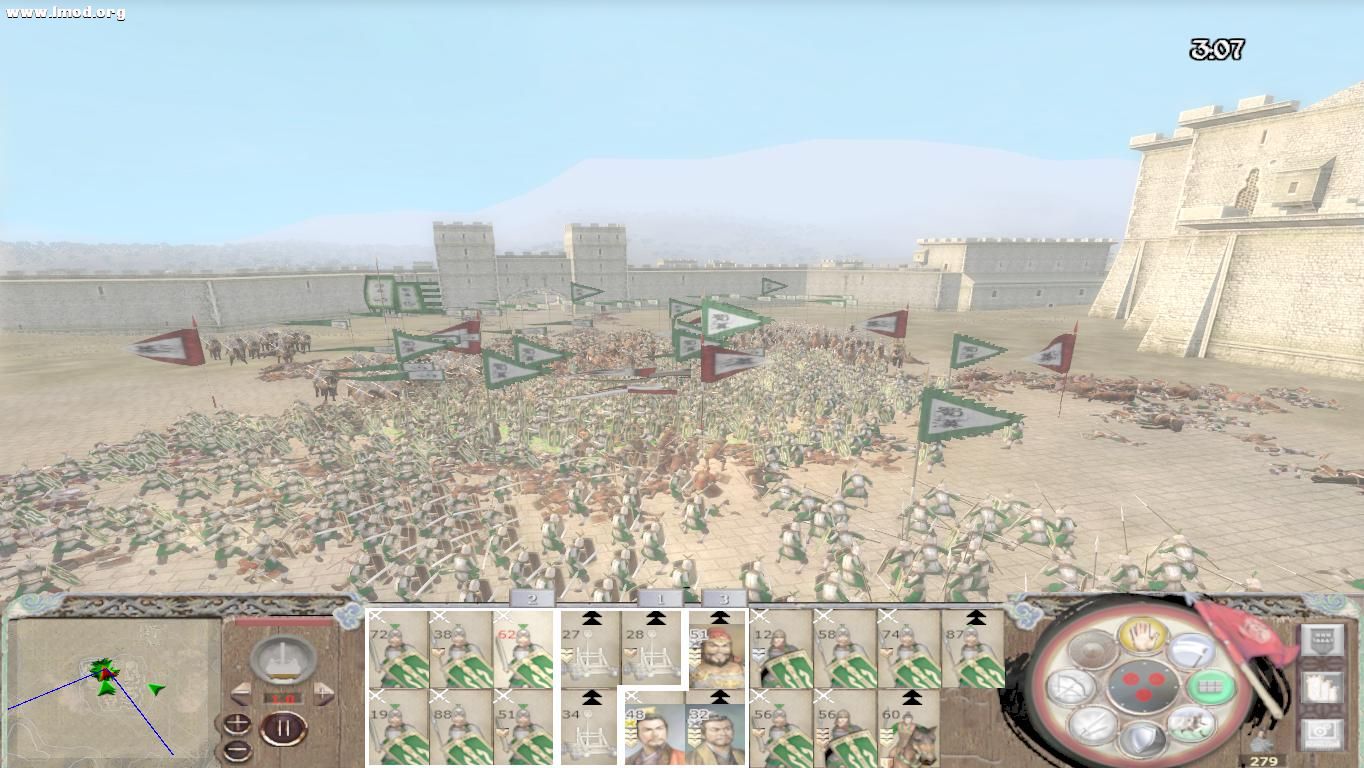This screenshot has height=768, width=1364.
Task: Toggle unit banners with the flag button
Action: click(1323, 639)
